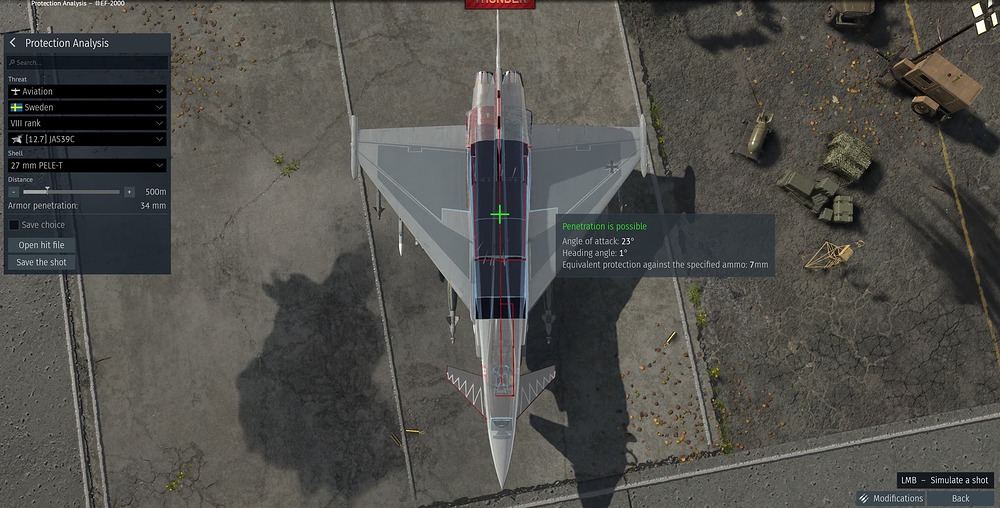Click the Open hit file button
This screenshot has width=1000, height=508.
[x=42, y=245]
